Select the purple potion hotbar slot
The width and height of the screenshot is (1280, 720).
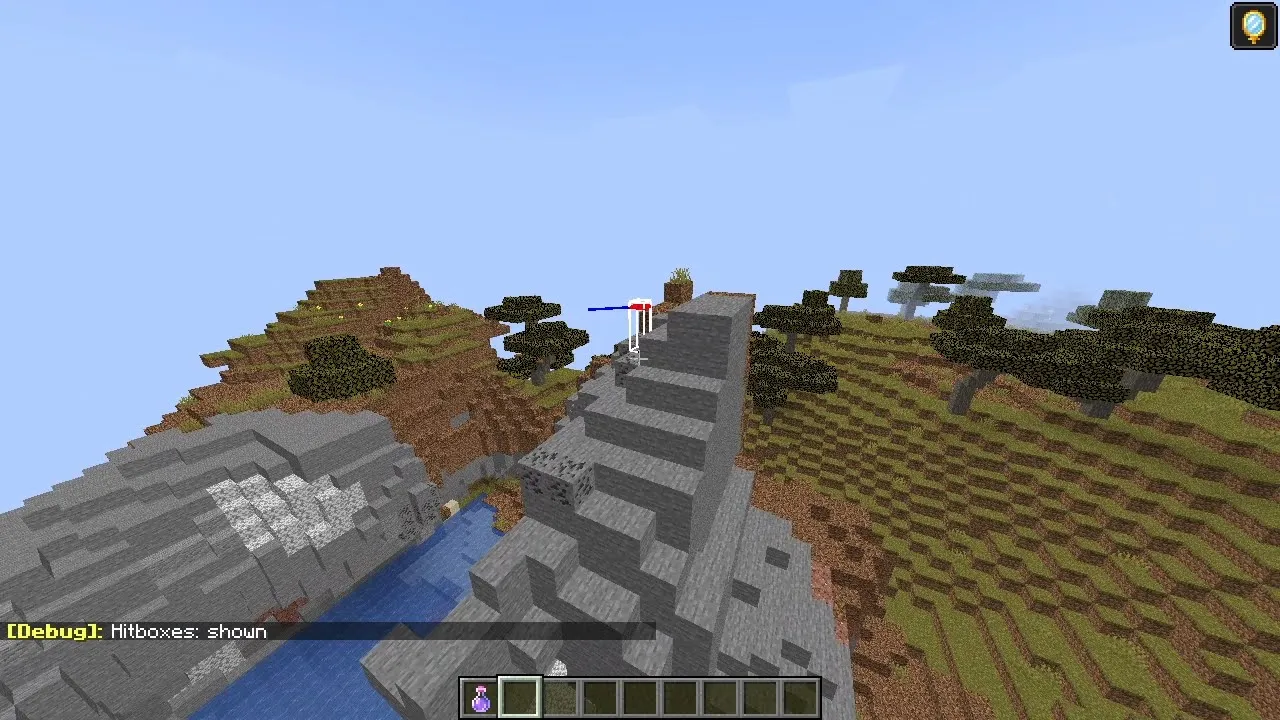[481, 698]
